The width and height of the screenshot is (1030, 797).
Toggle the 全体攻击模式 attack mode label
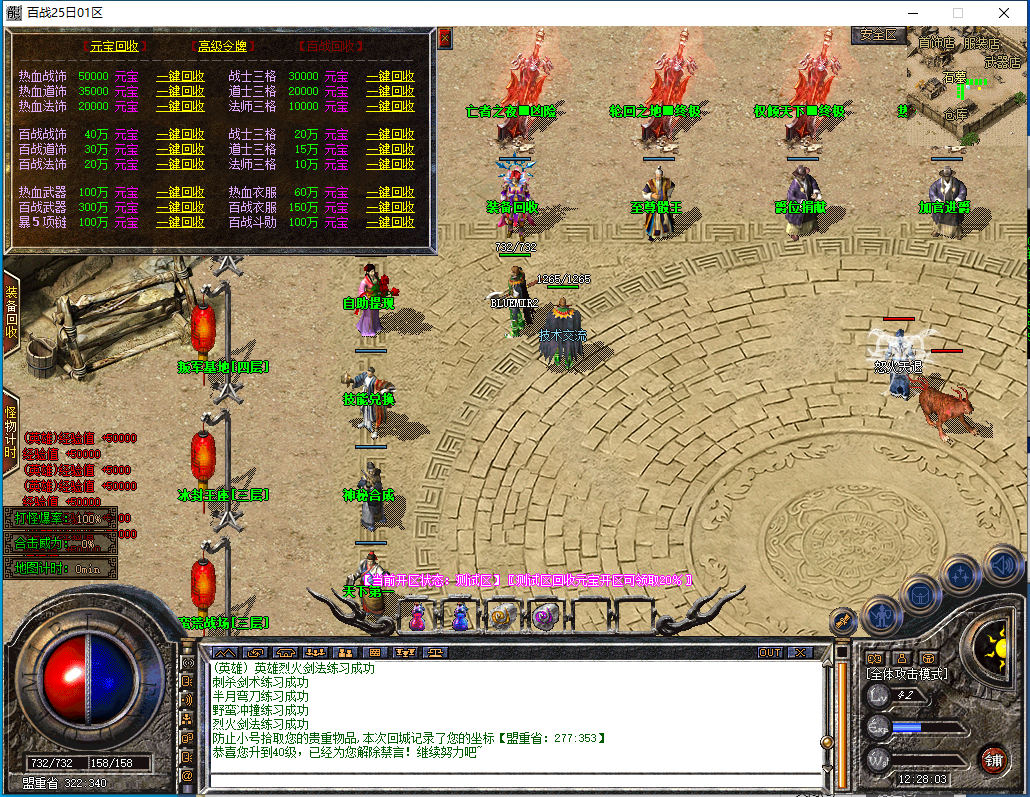click(907, 674)
